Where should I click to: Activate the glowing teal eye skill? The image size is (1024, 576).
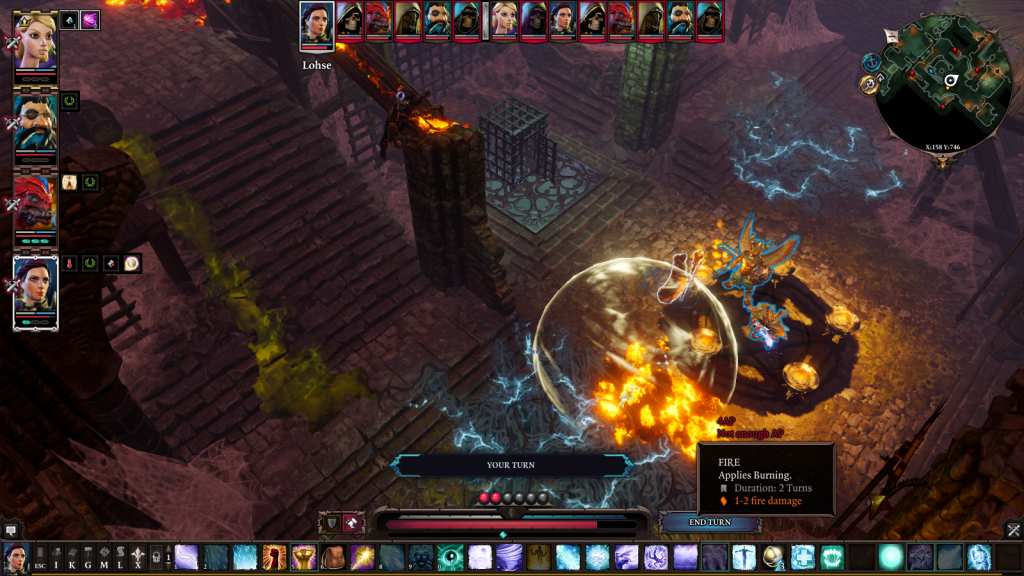click(451, 557)
